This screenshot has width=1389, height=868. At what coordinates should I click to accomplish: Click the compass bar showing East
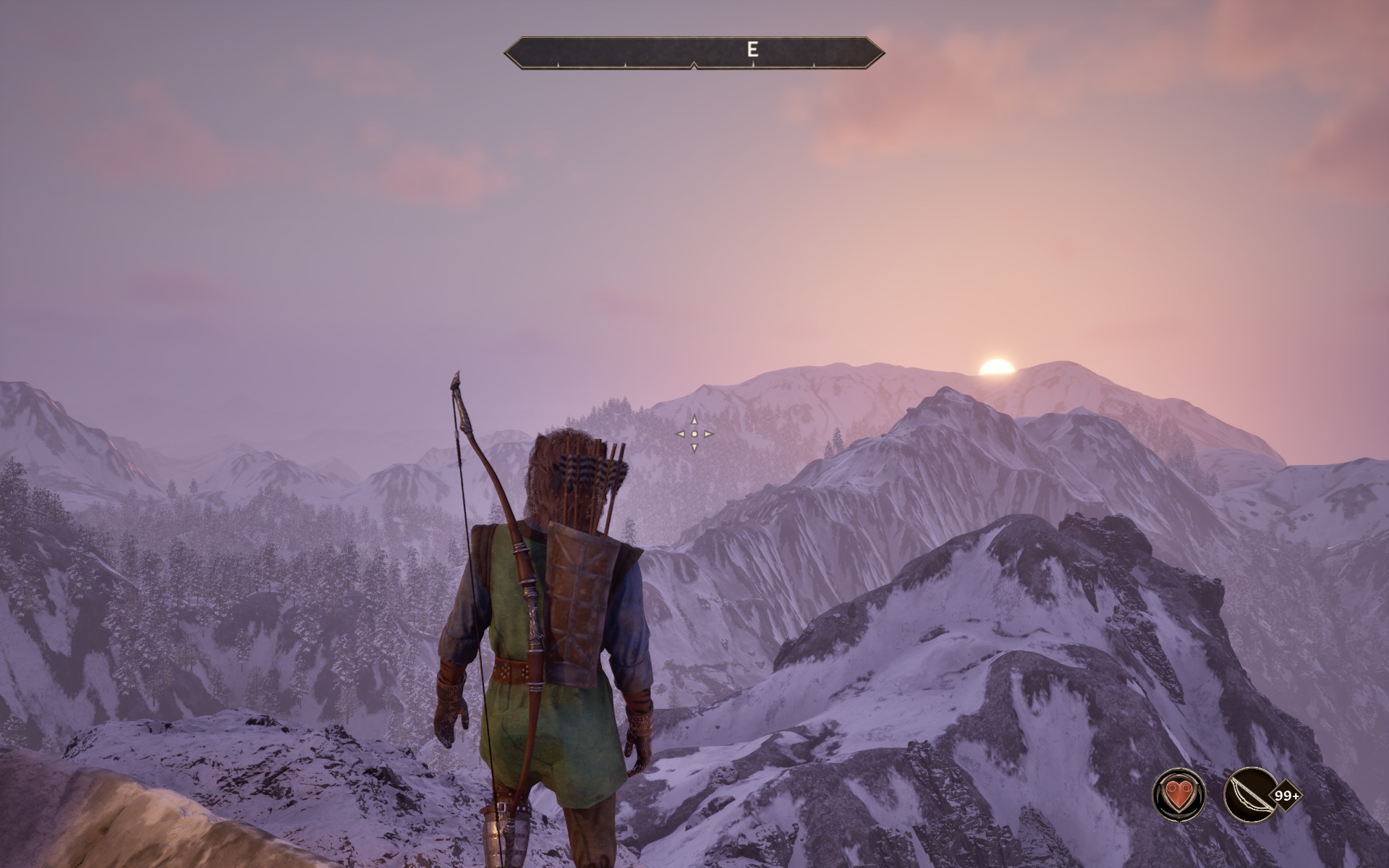[694, 52]
